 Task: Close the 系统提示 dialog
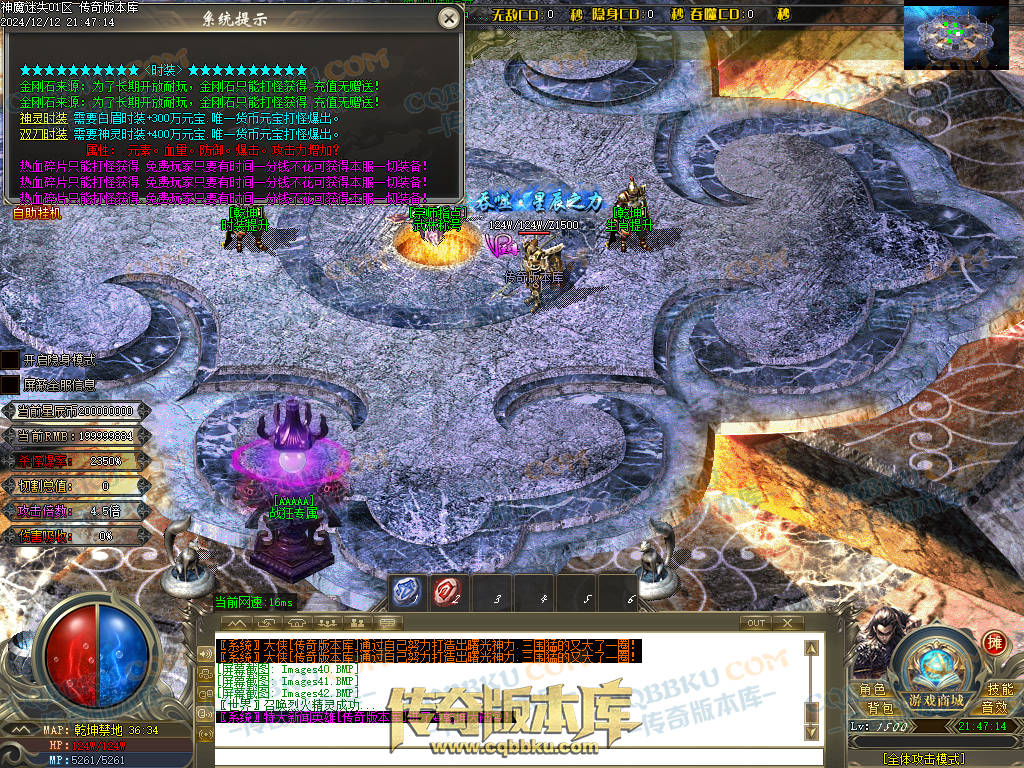pos(450,18)
